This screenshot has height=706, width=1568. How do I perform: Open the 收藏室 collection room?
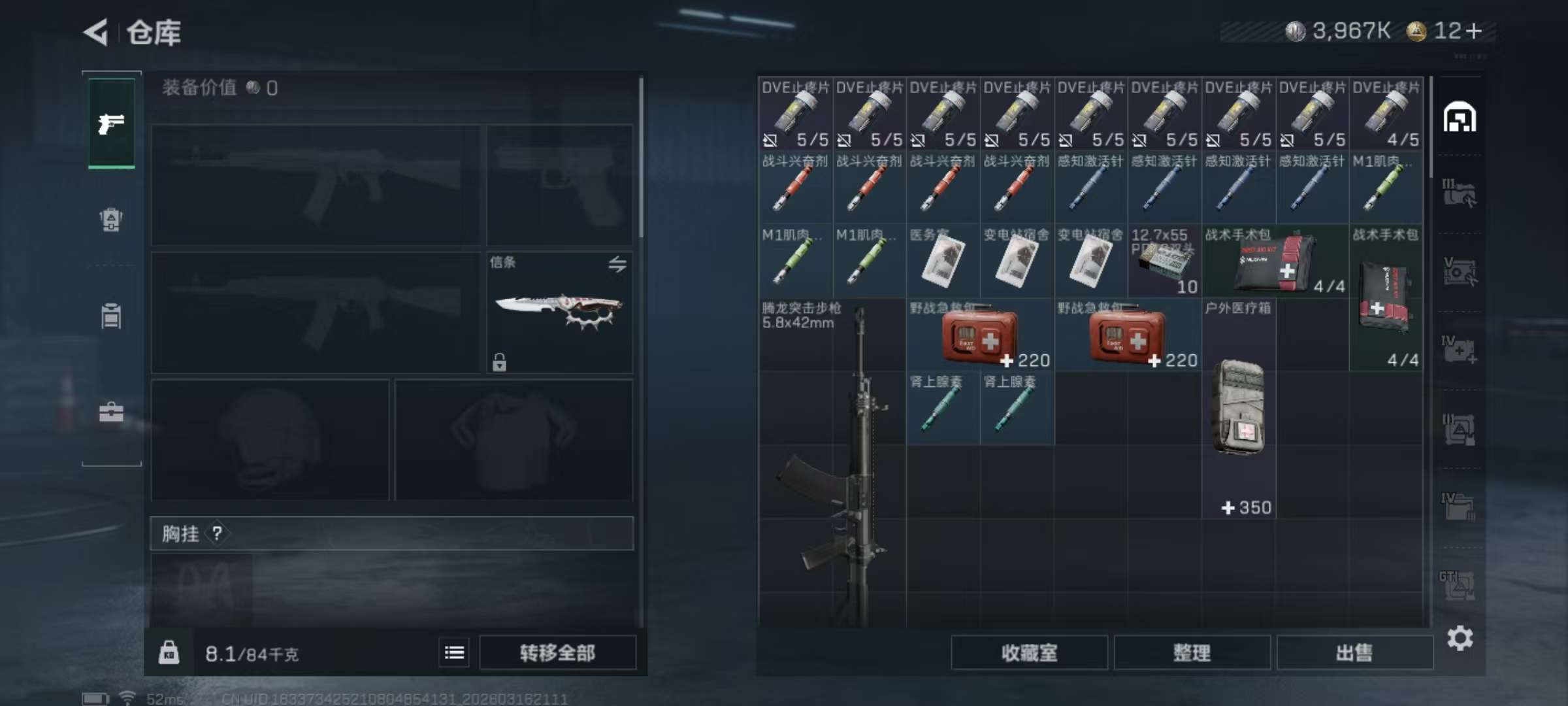pos(1029,652)
